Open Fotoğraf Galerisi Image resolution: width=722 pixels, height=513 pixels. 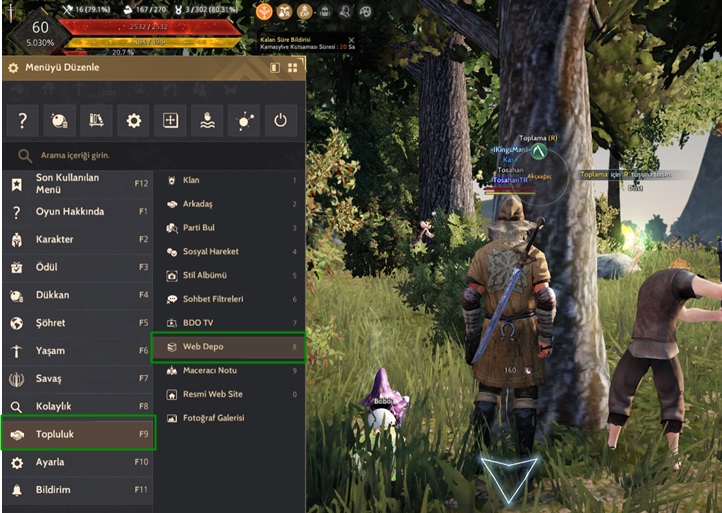point(228,418)
